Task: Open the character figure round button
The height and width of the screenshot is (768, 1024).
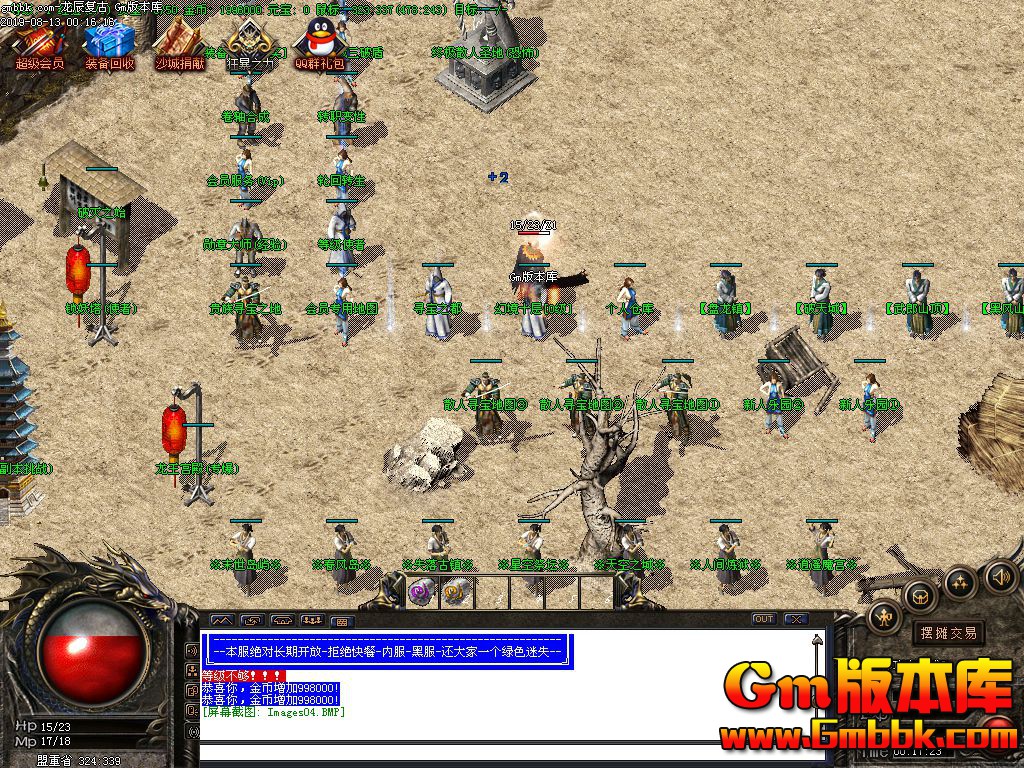Action: [x=885, y=617]
